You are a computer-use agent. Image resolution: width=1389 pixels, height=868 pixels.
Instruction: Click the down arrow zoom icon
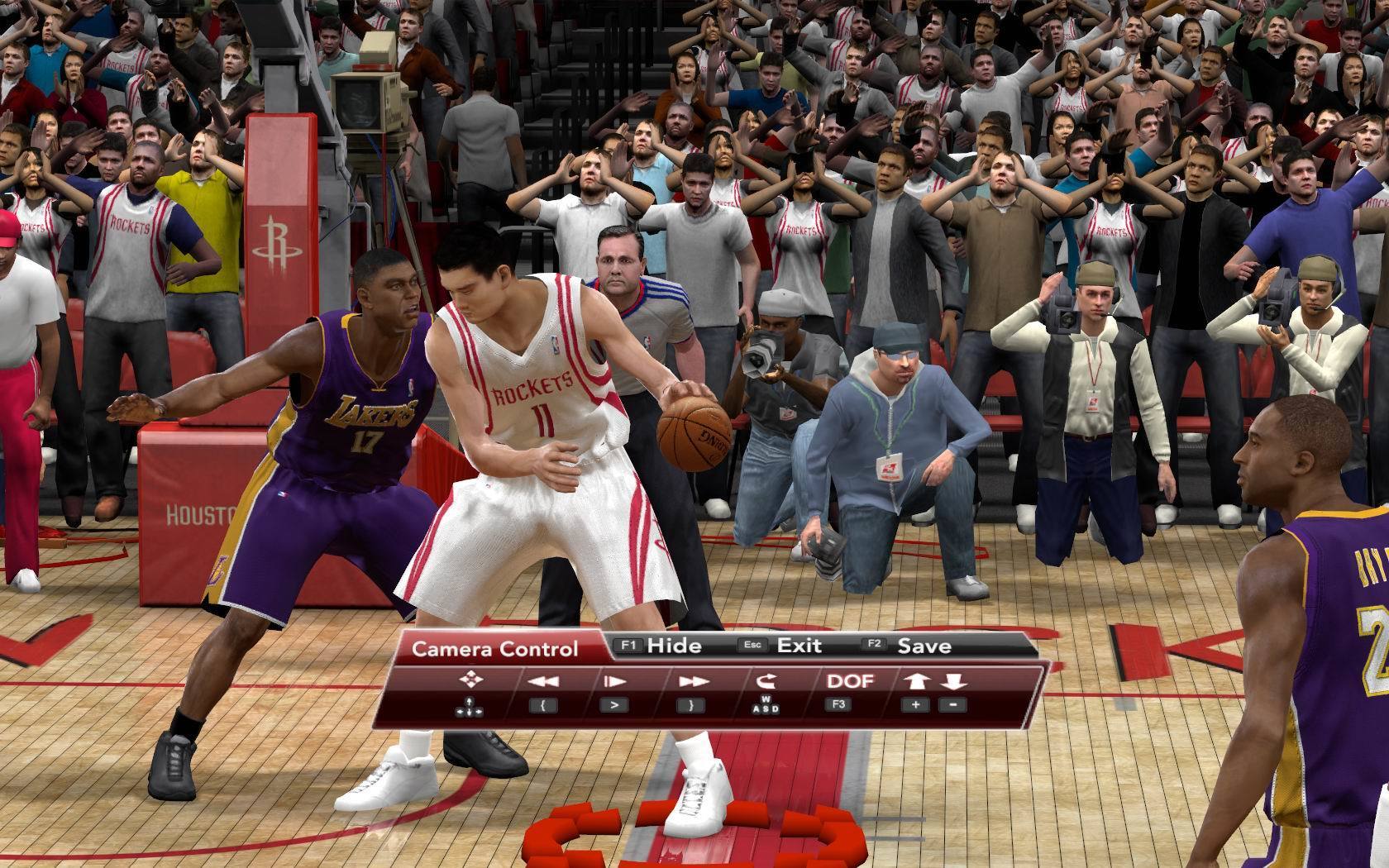pyautogui.click(x=953, y=682)
